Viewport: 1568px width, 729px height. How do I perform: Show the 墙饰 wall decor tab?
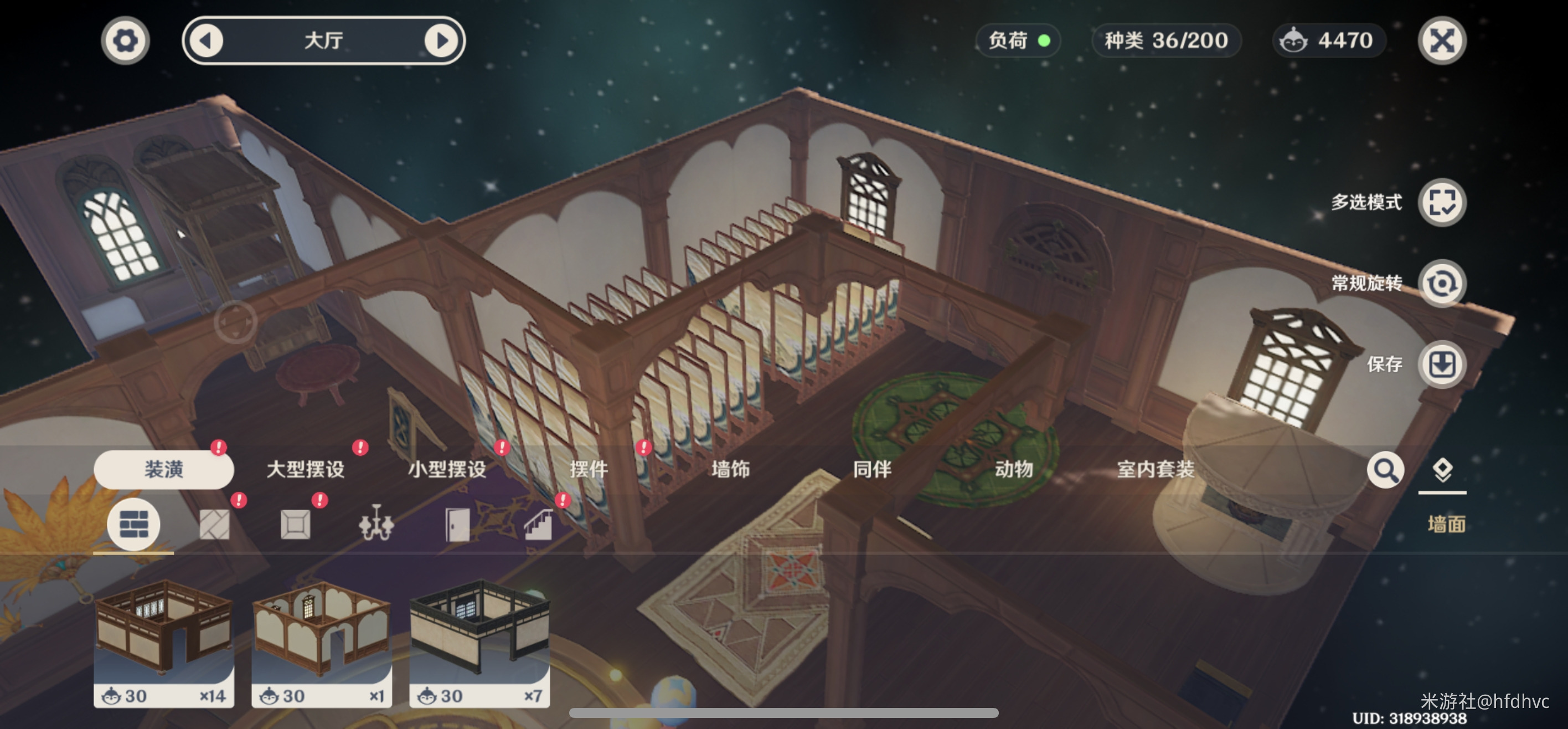tap(730, 469)
